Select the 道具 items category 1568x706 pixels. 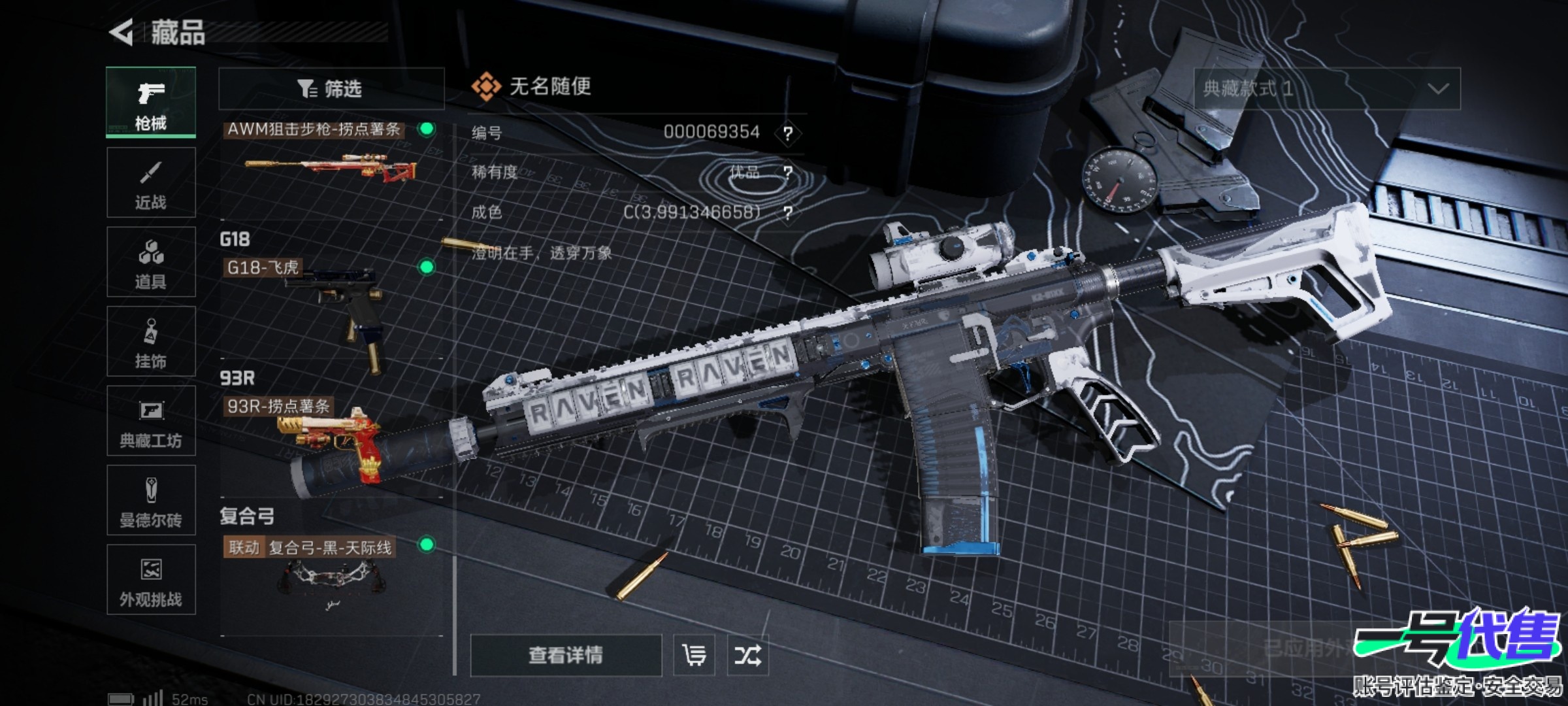click(151, 262)
